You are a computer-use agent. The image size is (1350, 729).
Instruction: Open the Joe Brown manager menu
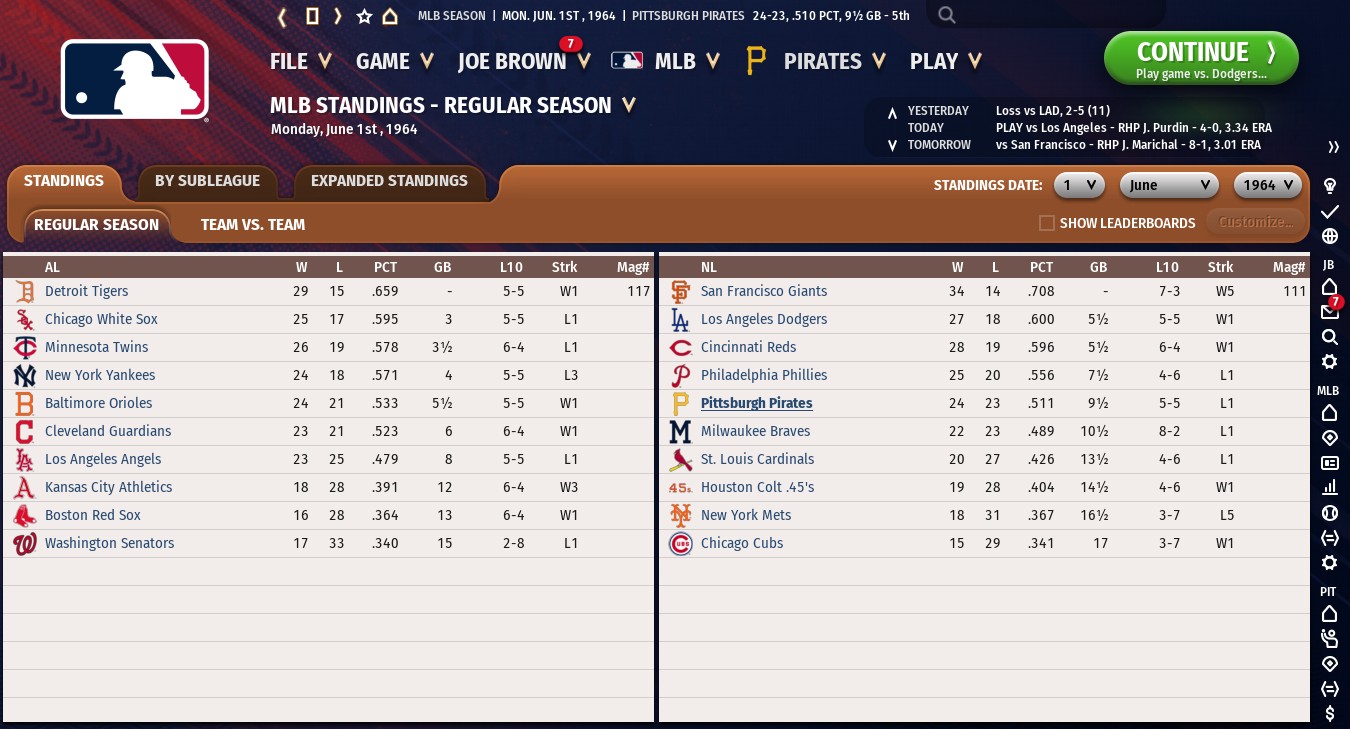[522, 61]
